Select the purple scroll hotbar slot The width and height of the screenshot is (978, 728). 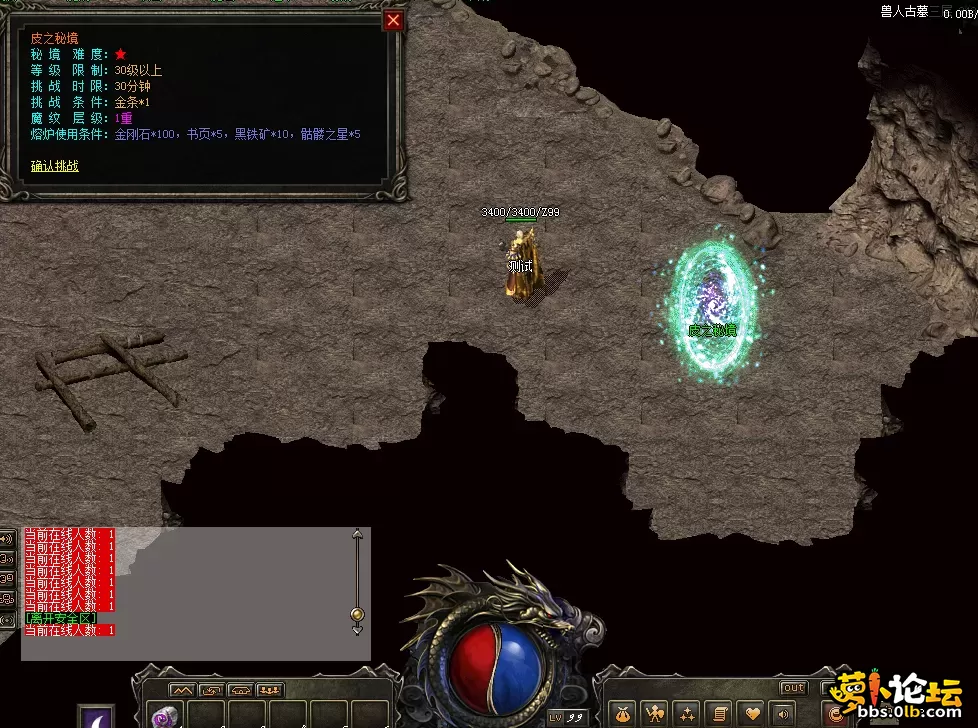tap(165, 716)
